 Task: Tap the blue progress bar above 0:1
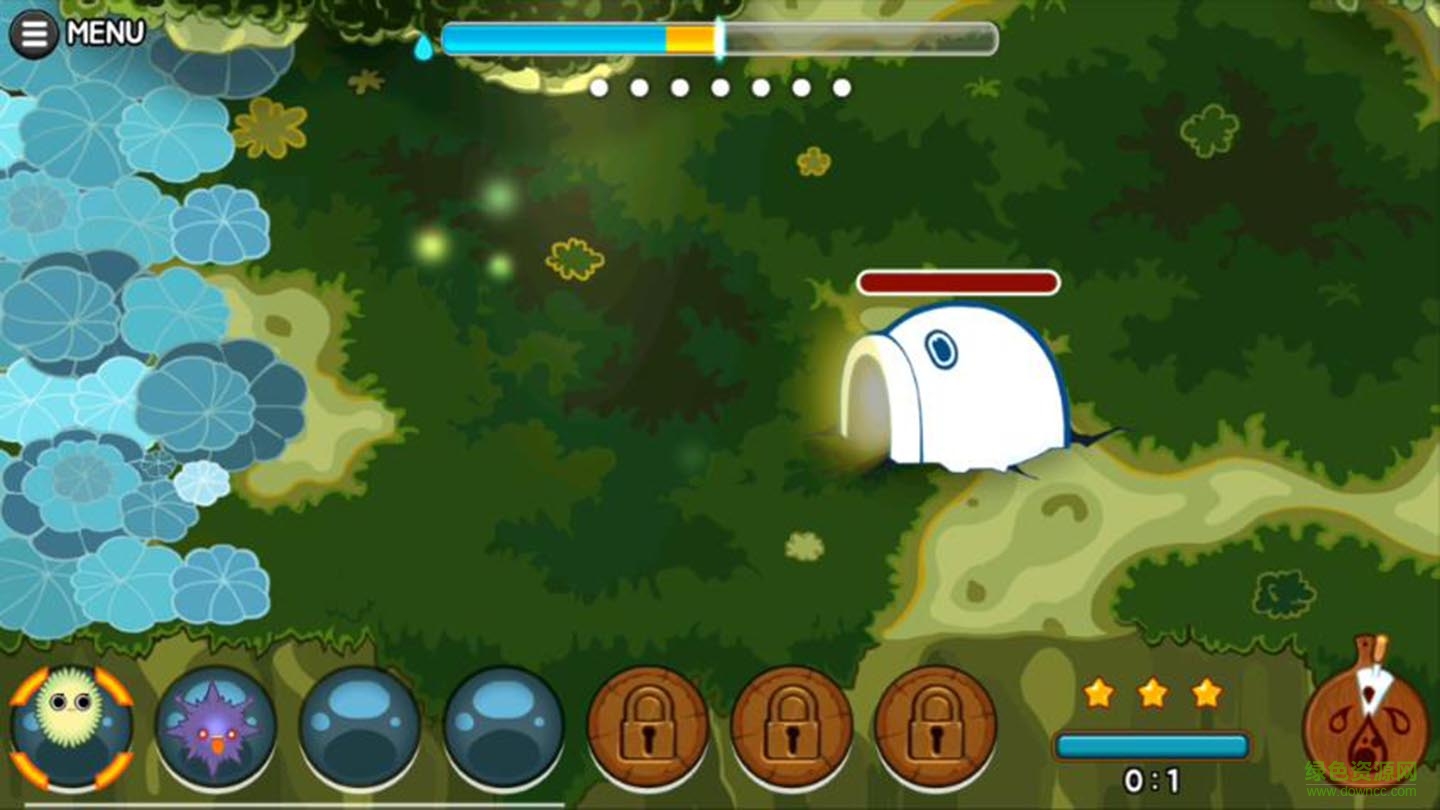click(1150, 745)
